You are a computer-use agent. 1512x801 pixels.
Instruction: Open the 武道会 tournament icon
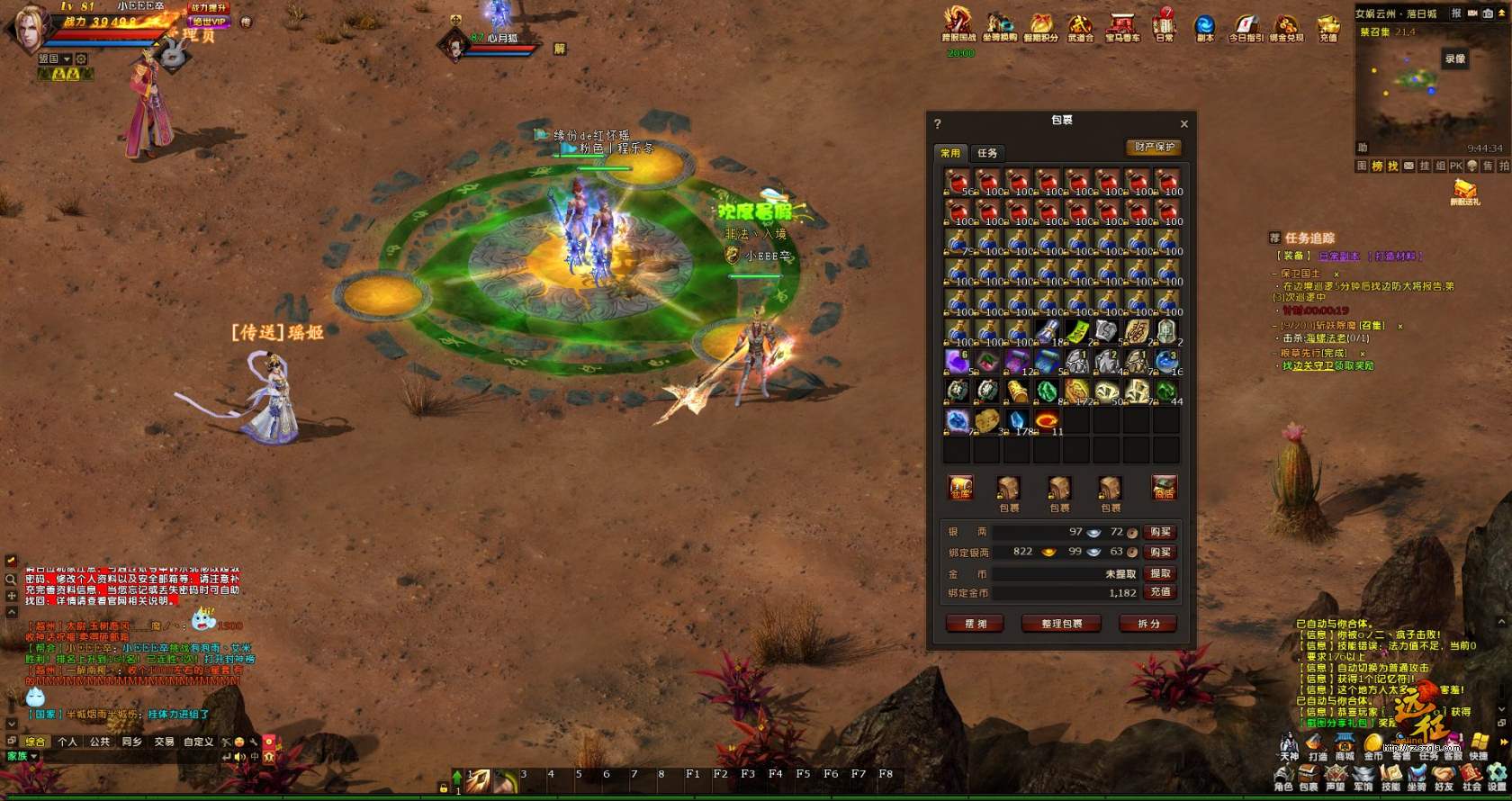click(1080, 25)
